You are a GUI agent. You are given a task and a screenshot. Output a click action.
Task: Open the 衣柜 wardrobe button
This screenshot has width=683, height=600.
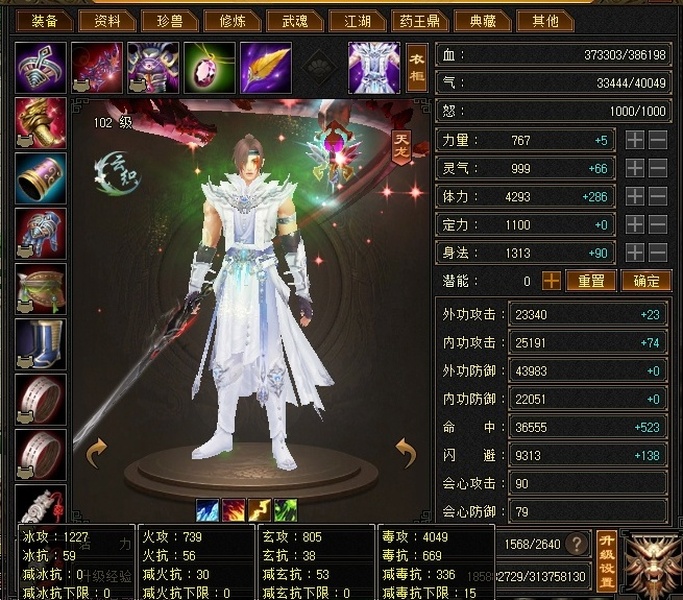[x=417, y=67]
